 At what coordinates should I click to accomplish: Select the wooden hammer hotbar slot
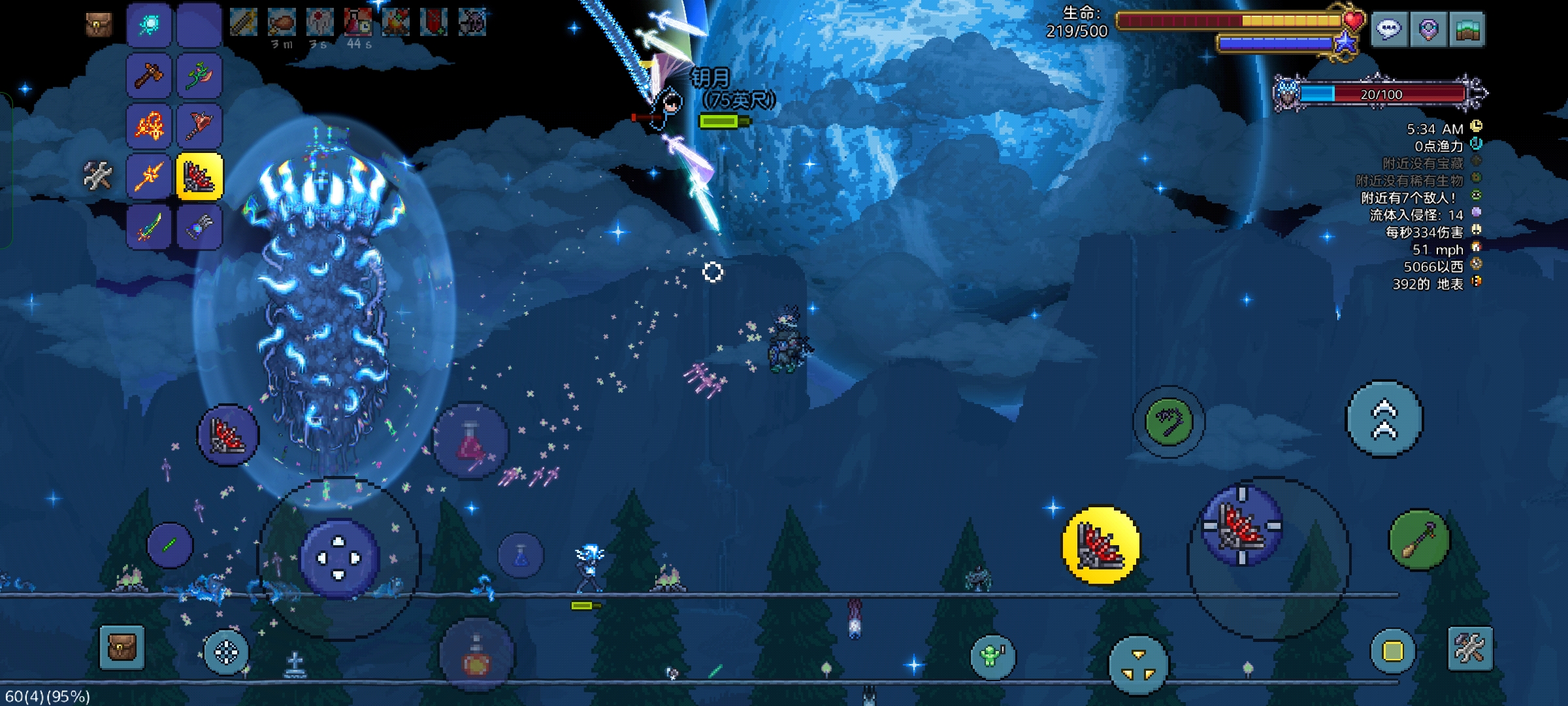pyautogui.click(x=149, y=75)
